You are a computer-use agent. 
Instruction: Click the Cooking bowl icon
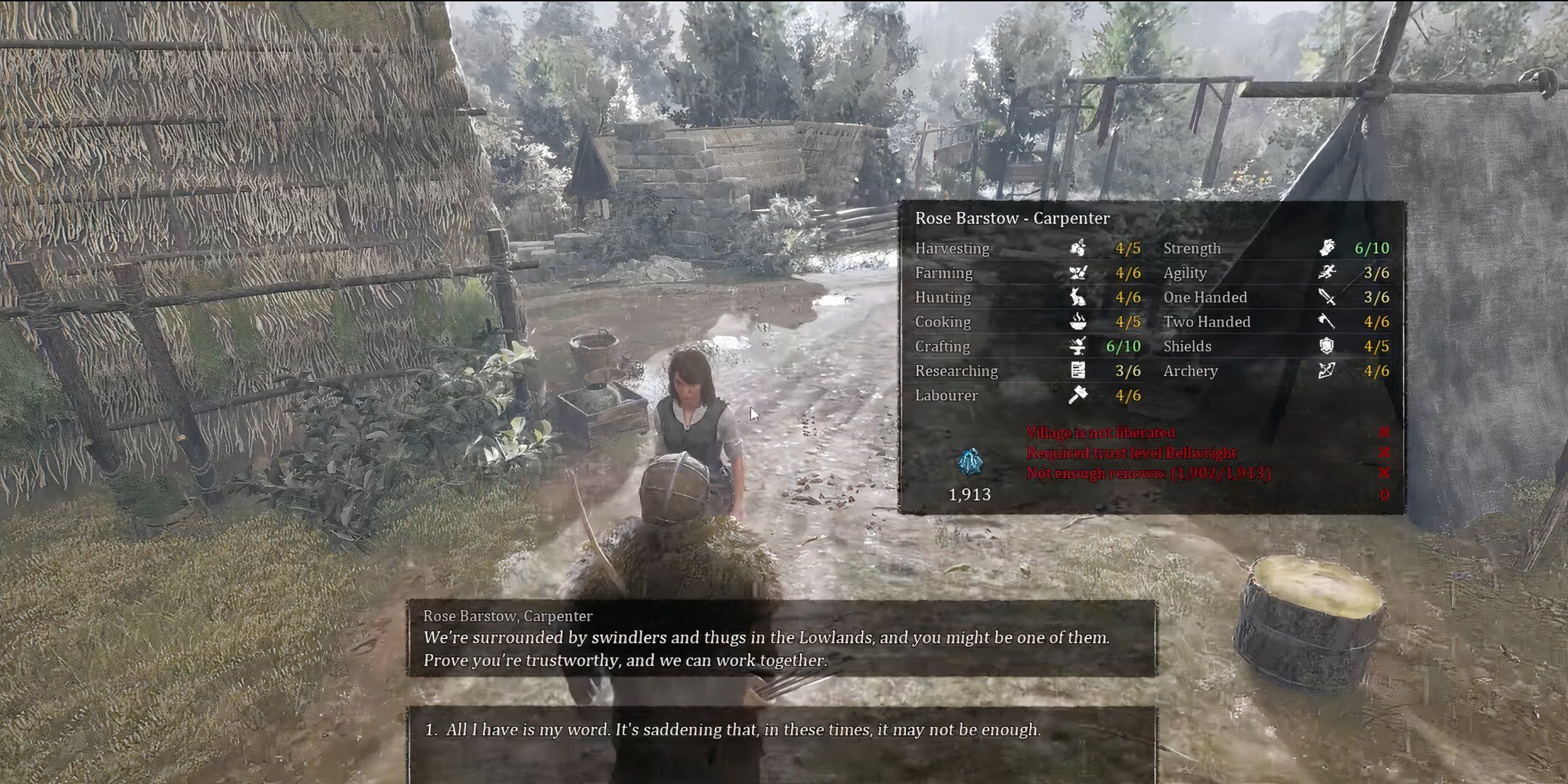coord(1079,322)
